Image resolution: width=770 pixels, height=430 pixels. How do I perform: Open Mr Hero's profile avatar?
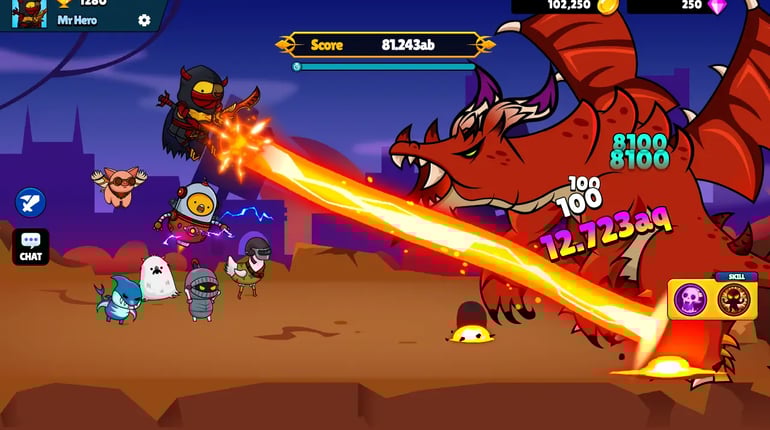(30, 12)
